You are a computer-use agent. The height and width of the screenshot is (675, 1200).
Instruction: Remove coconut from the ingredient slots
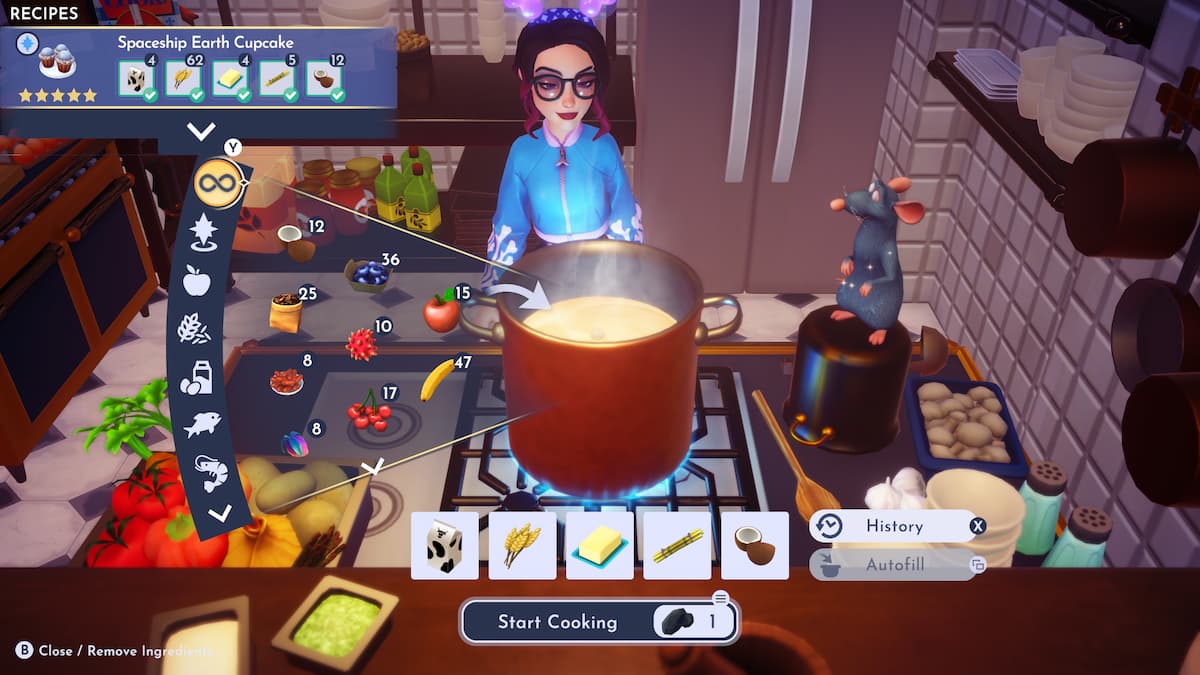(754, 546)
